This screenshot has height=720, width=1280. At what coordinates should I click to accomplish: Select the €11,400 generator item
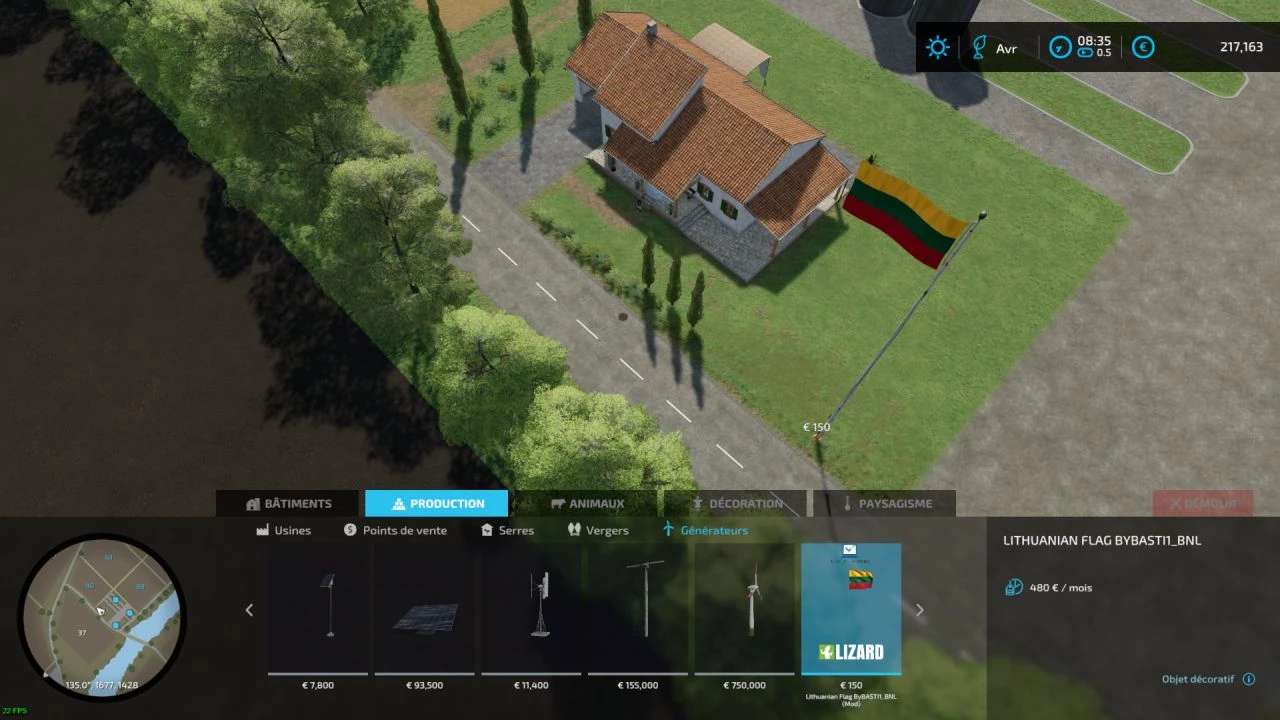pyautogui.click(x=532, y=609)
